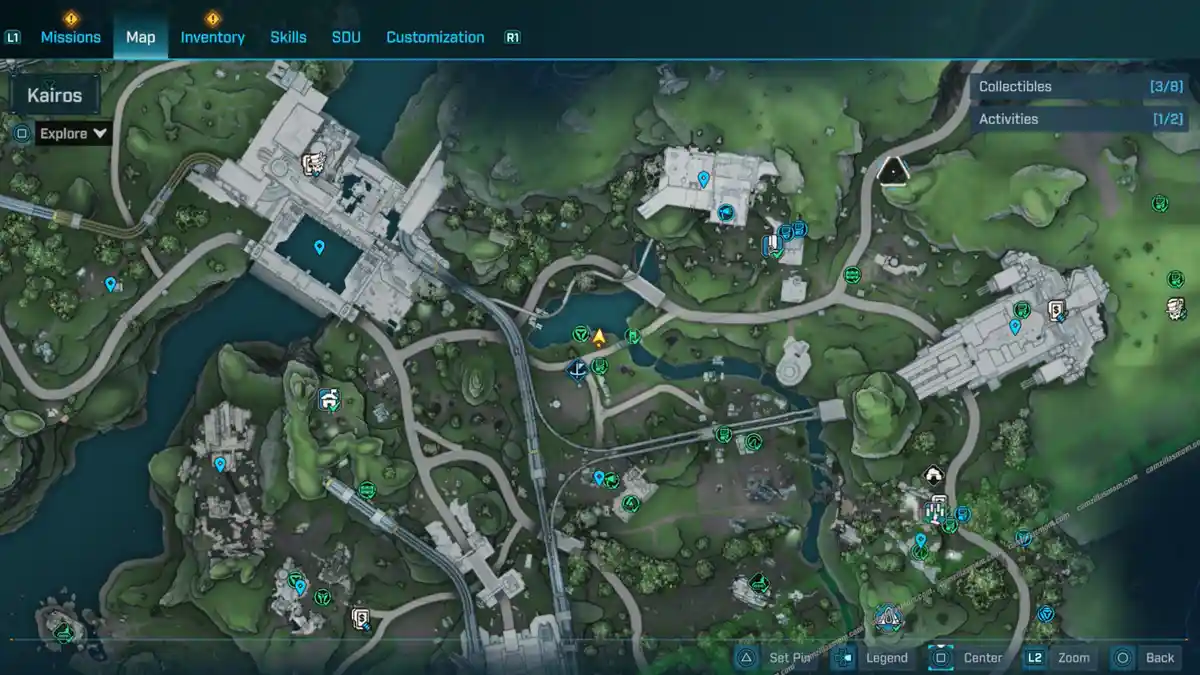This screenshot has height=675, width=1200.
Task: Switch to the Skills tab
Action: [288, 37]
